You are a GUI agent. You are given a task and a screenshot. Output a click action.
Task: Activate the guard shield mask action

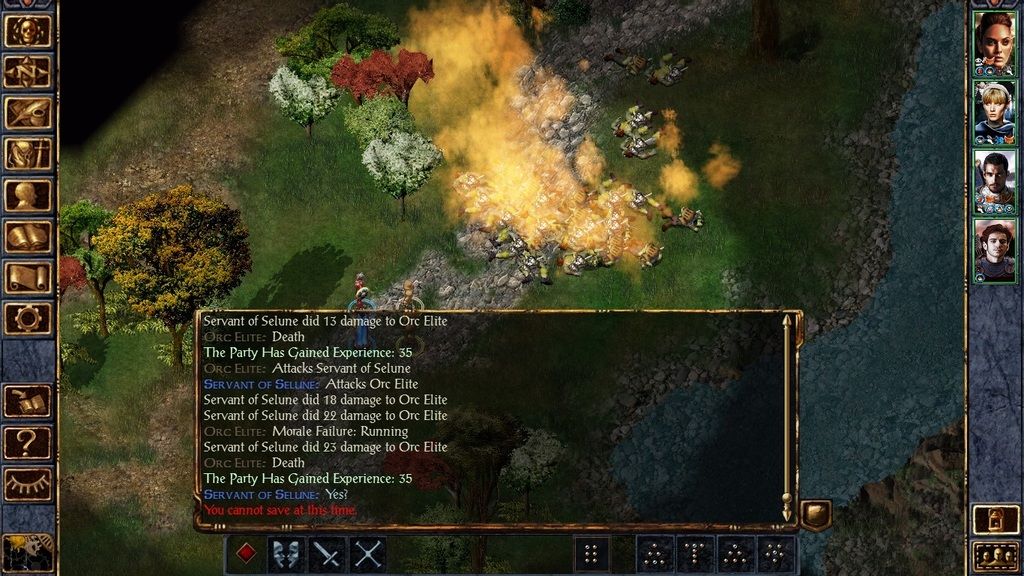[286, 554]
